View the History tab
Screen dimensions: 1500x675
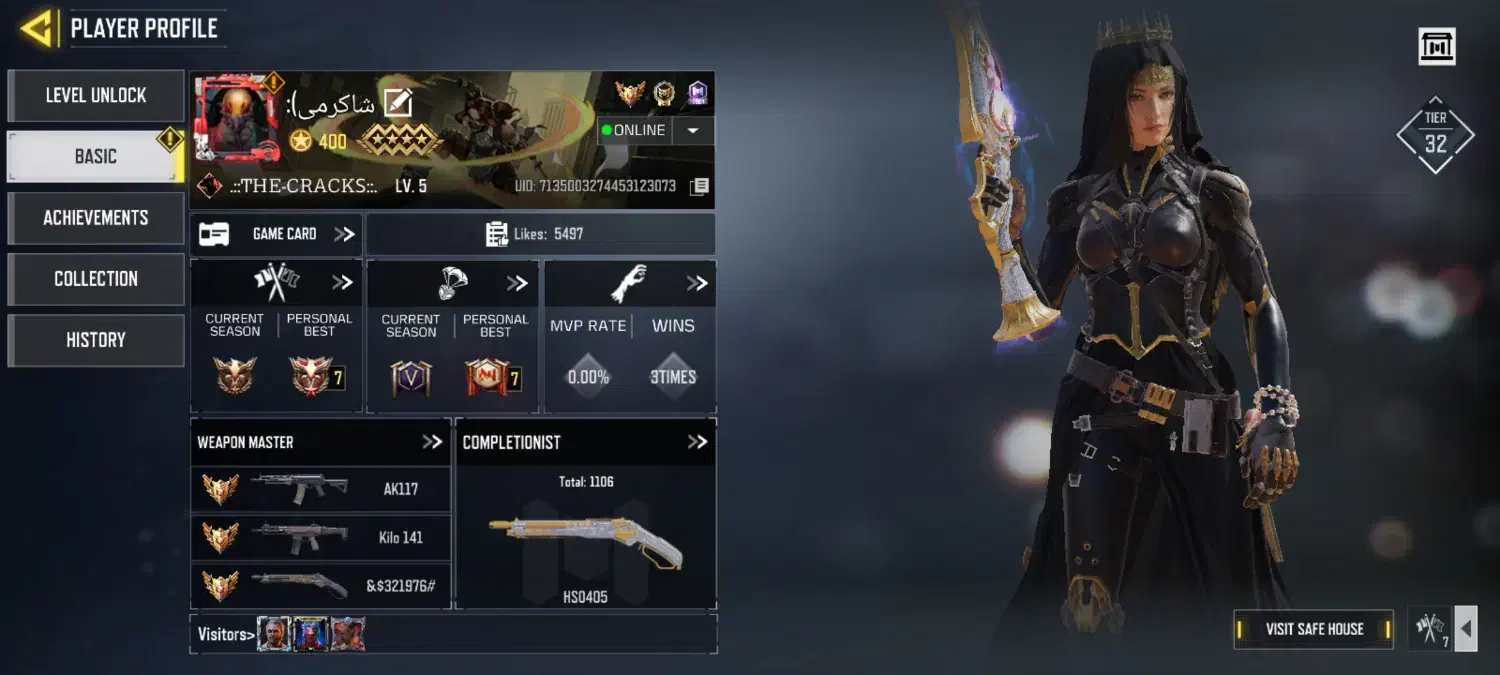coord(96,340)
